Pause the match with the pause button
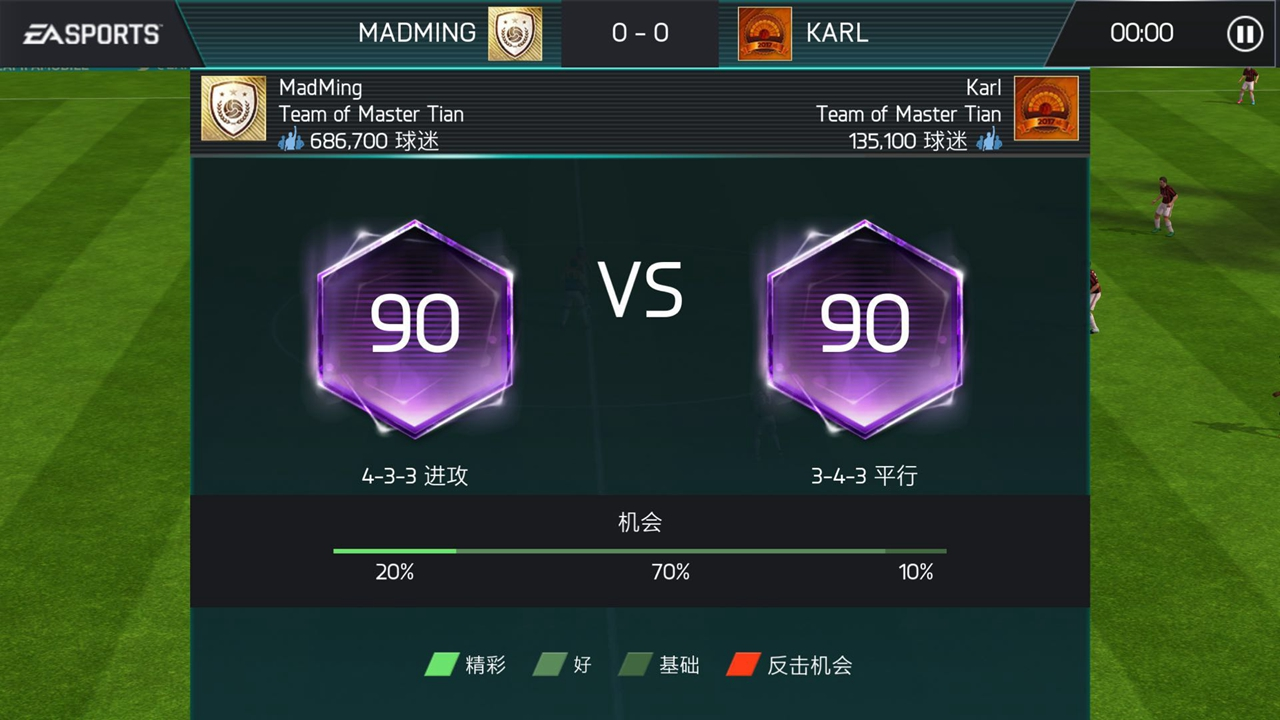1280x720 pixels. (1244, 33)
